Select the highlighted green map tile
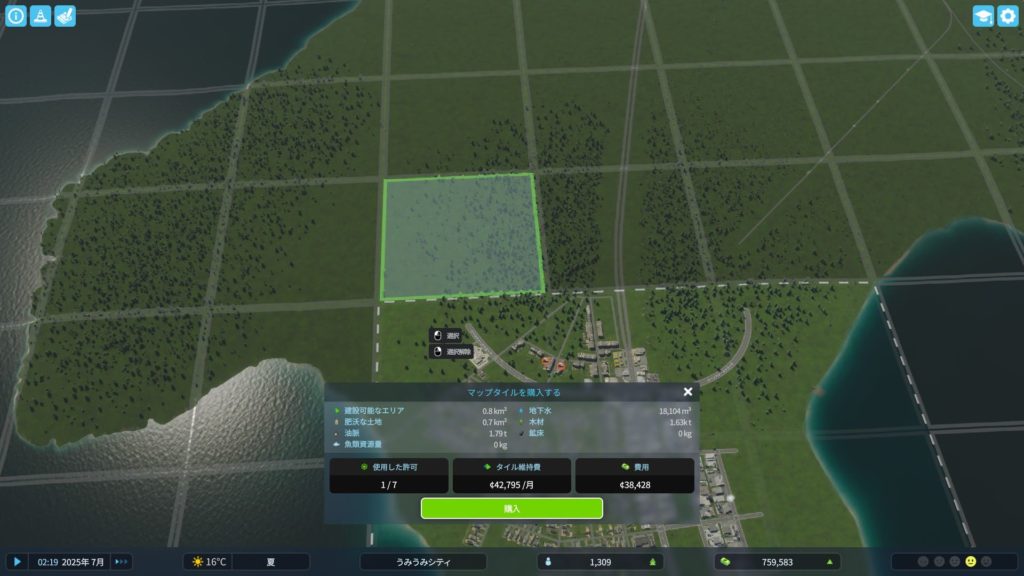The width and height of the screenshot is (1024, 576). tap(462, 237)
